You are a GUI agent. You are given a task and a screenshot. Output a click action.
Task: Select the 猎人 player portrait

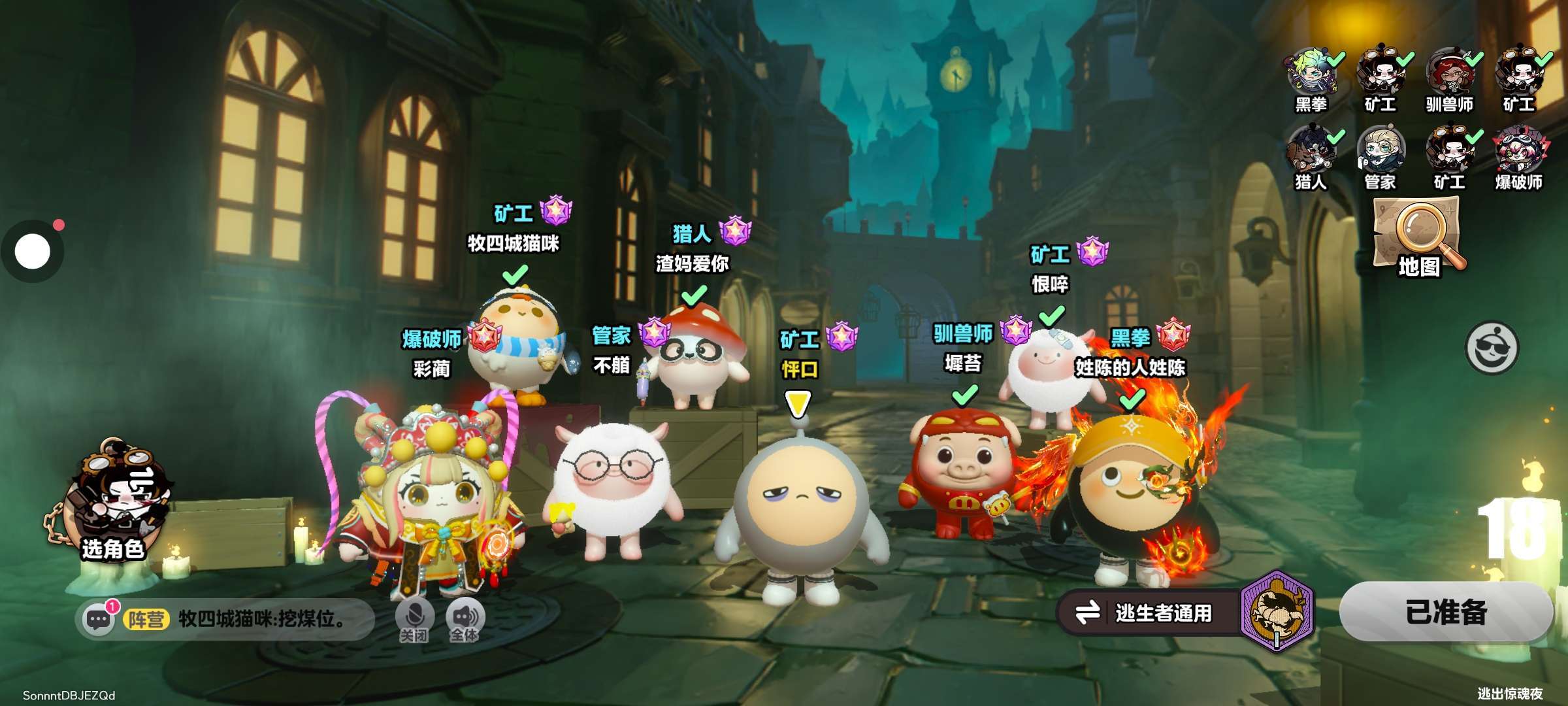coord(1312,150)
